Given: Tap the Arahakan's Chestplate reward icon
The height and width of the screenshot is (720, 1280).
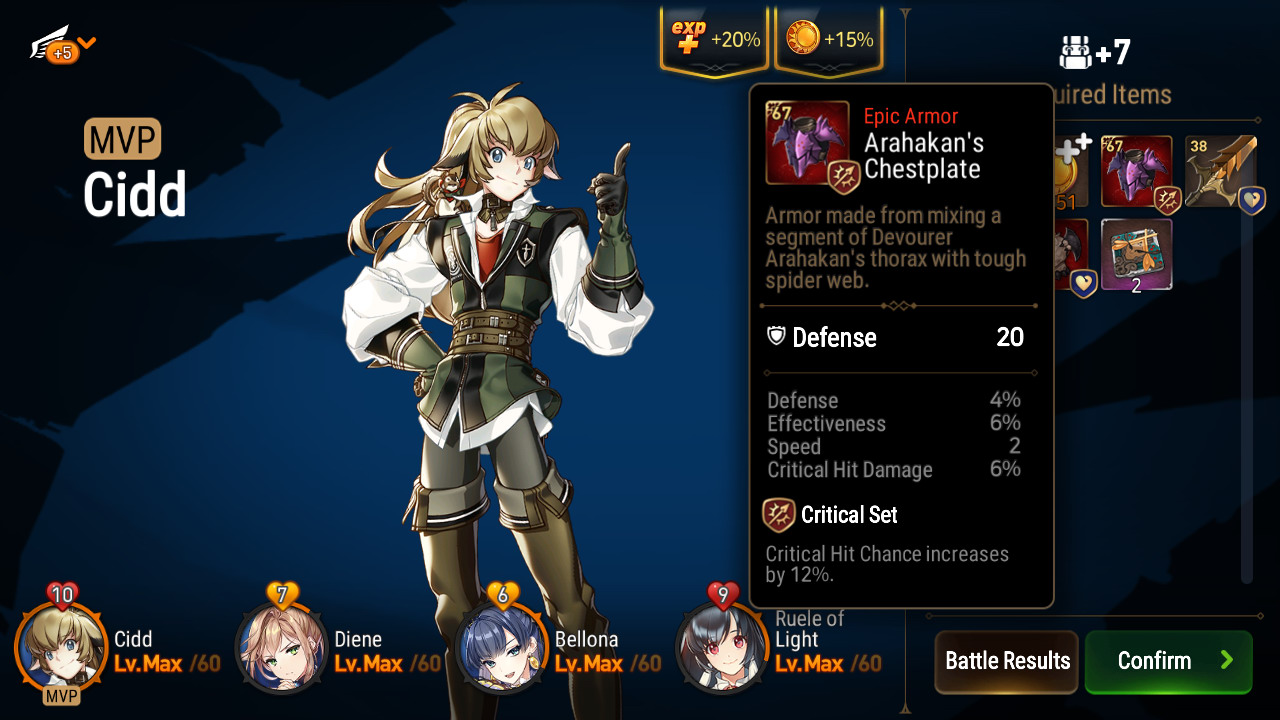Looking at the screenshot, I should tap(1137, 172).
